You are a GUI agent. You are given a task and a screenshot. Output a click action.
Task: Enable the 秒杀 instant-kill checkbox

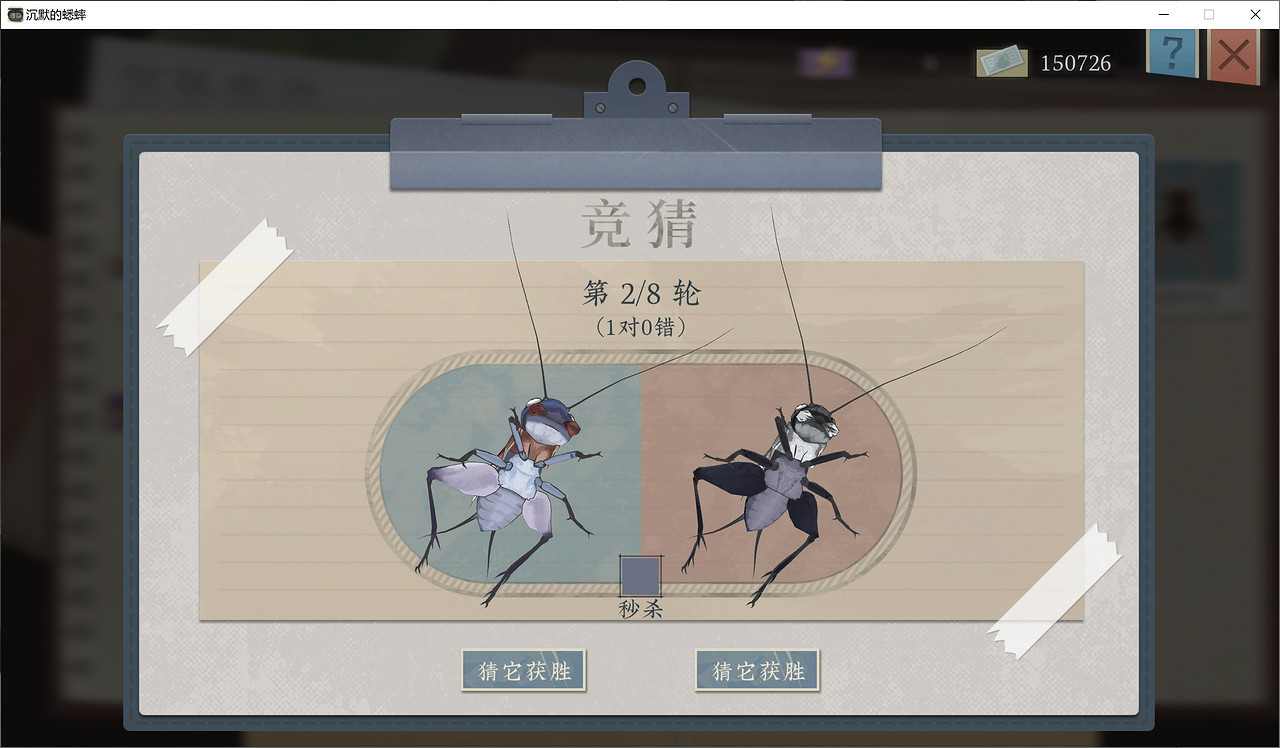tap(640, 576)
